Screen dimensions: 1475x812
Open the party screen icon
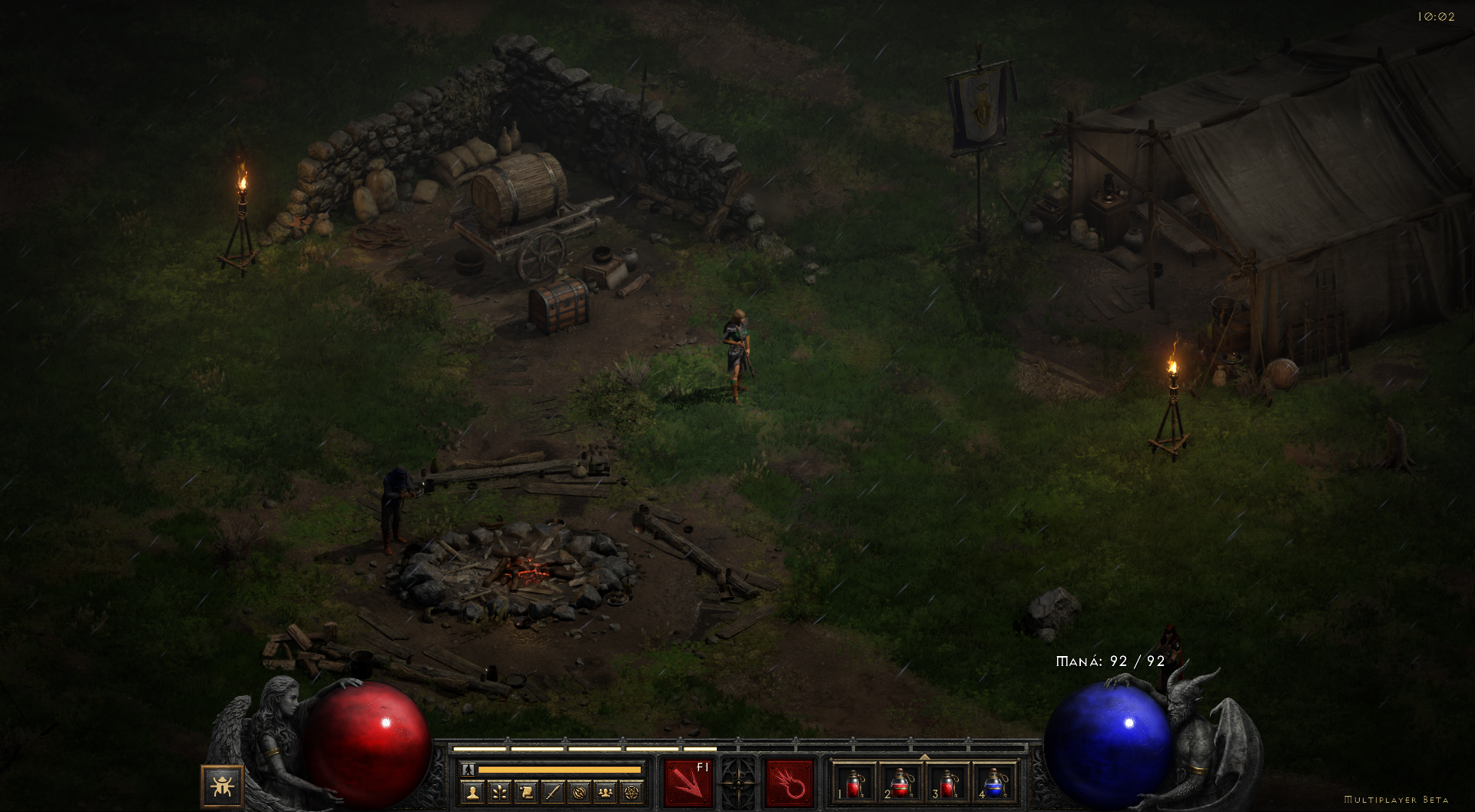point(606,790)
